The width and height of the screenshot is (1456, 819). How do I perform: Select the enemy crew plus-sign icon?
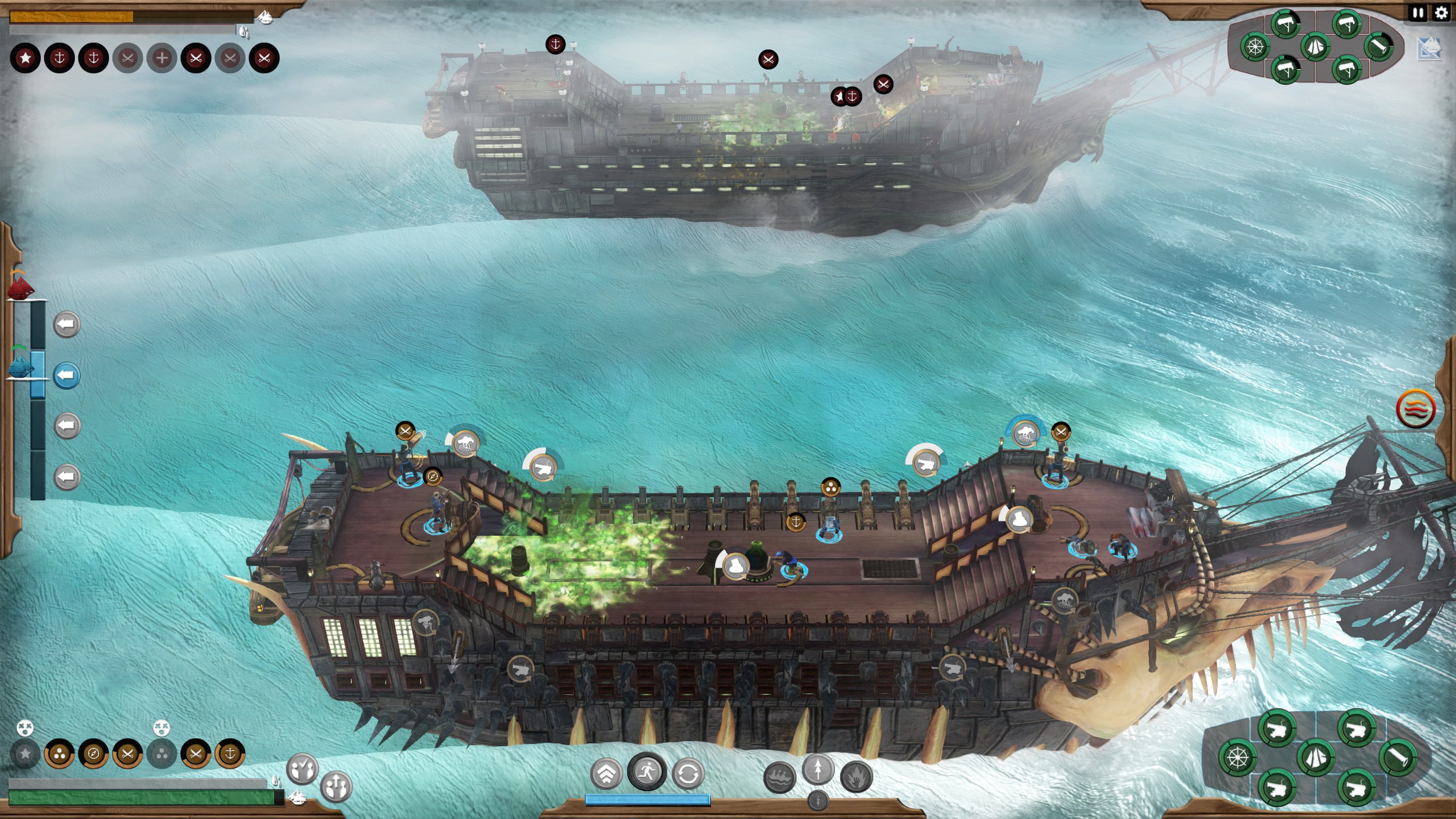point(162,58)
